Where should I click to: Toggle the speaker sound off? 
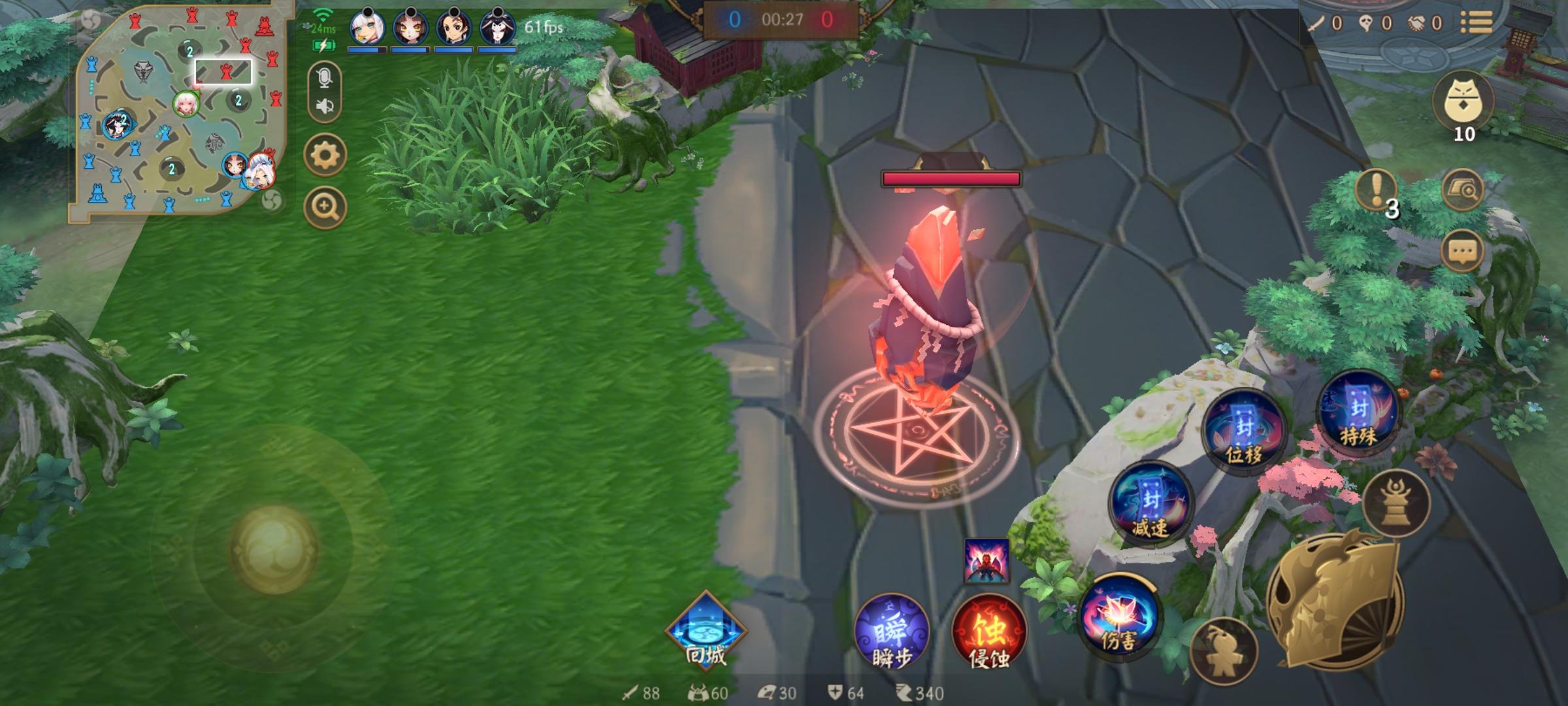coord(324,105)
